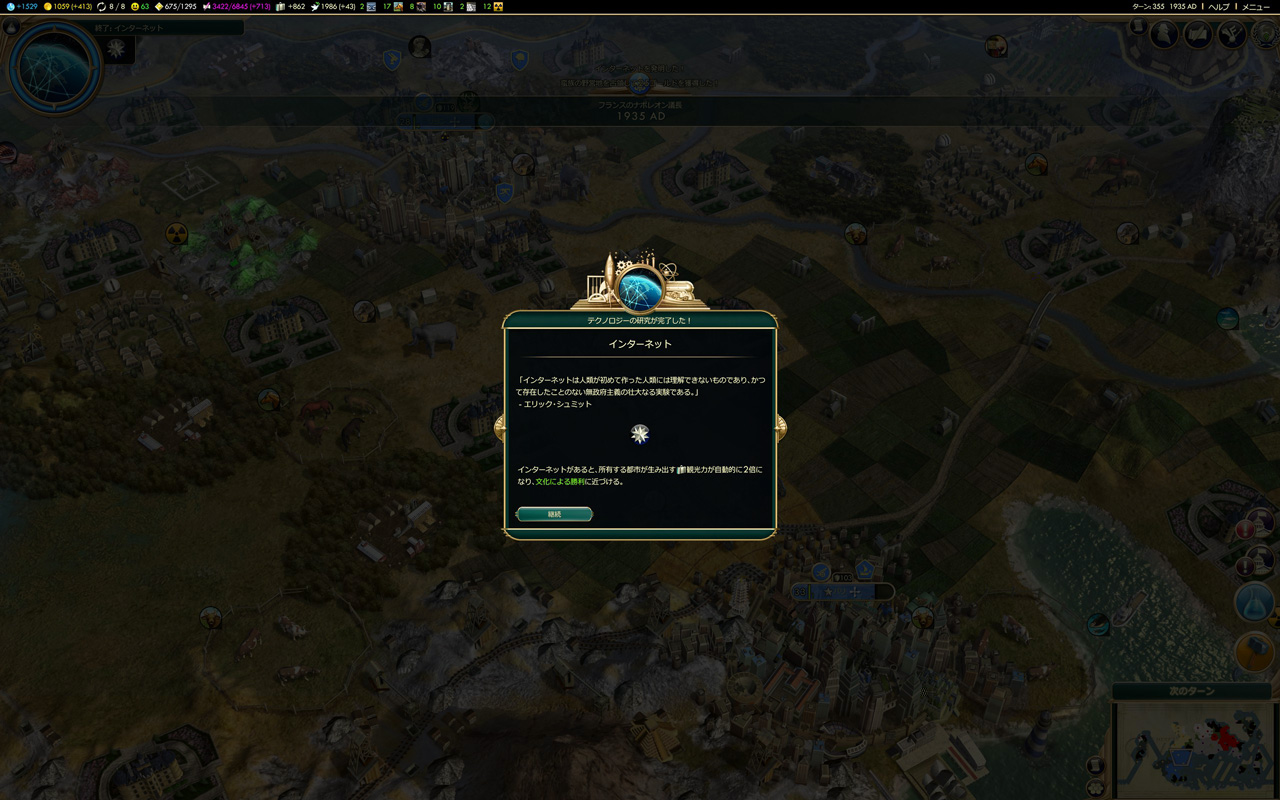Open the diplomacy overview profile icon
1280x800 pixels.
(1164, 34)
